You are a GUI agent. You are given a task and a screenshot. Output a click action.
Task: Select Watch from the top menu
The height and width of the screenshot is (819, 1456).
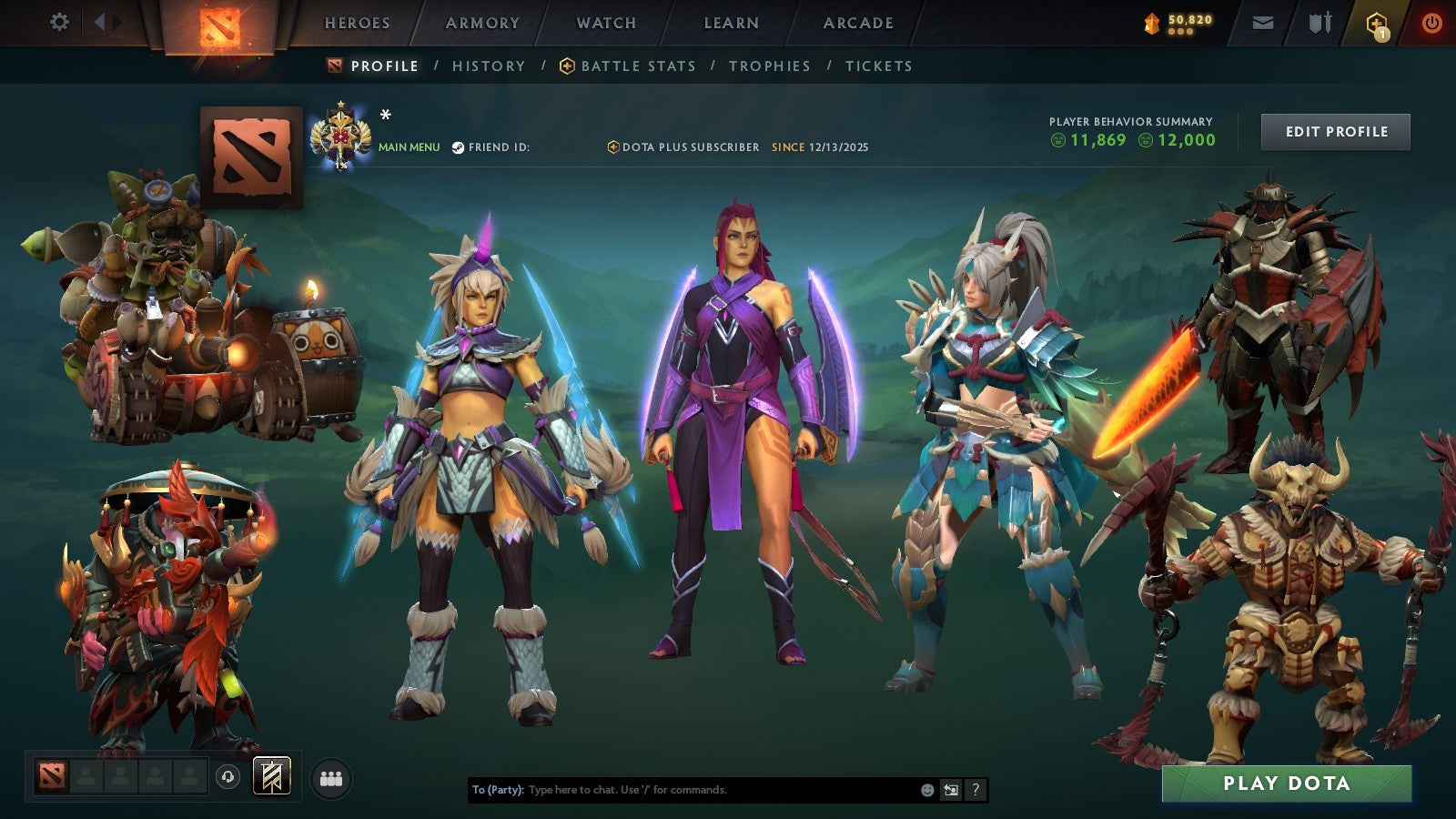(605, 23)
